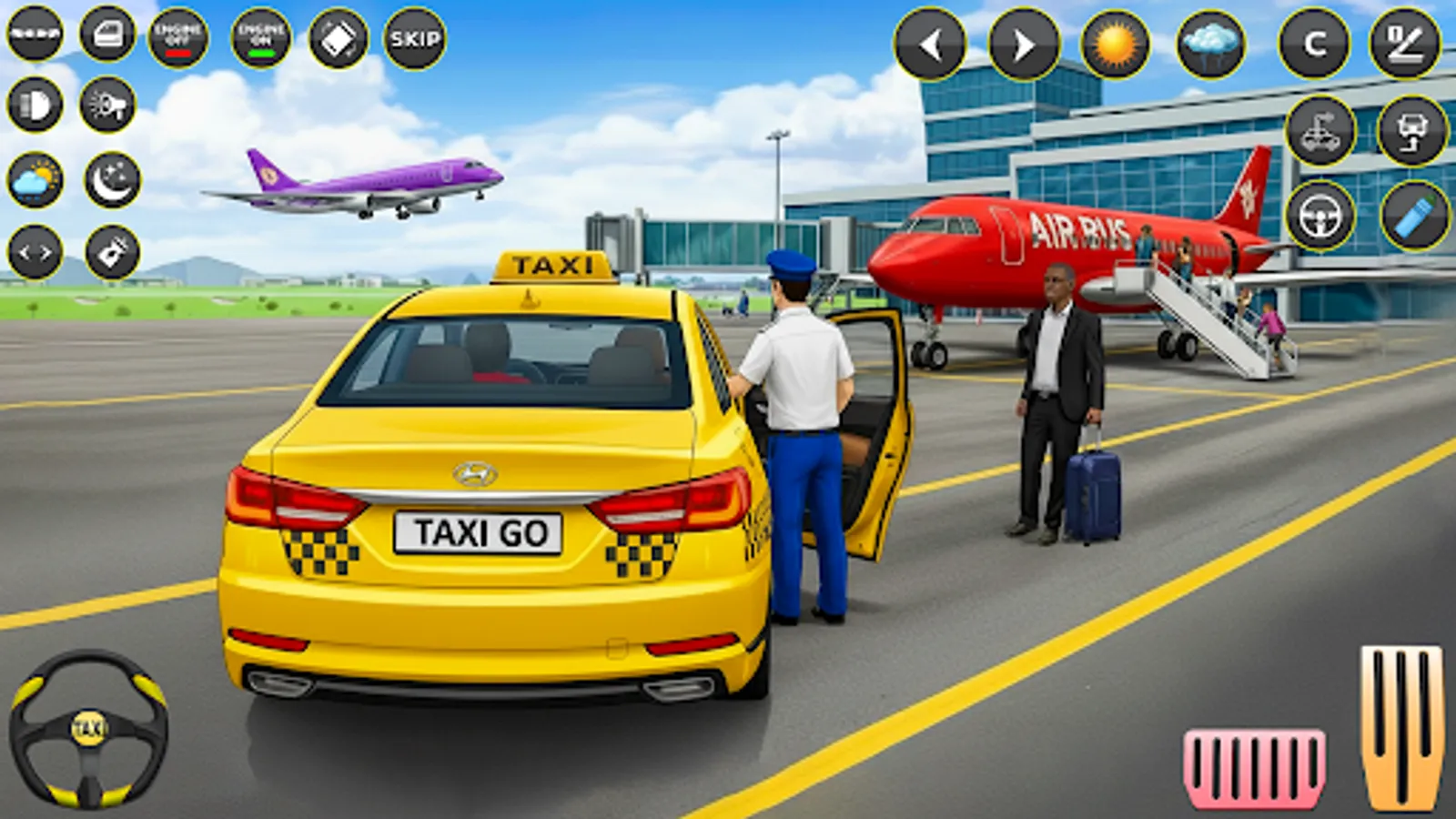Tap the right arrow navigation button
This screenshot has width=1456, height=819.
click(1025, 41)
